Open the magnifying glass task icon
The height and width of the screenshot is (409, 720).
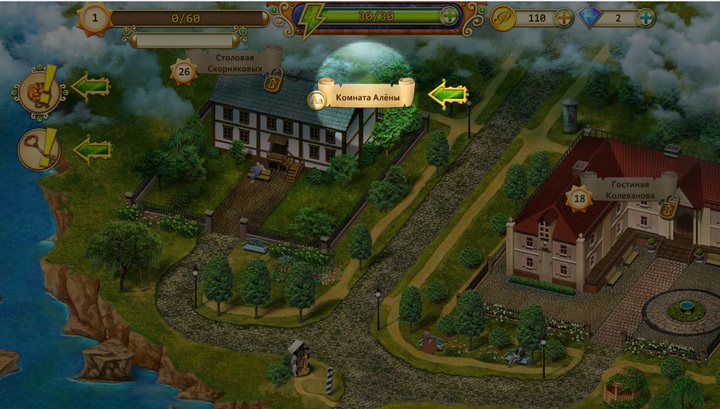point(39,150)
